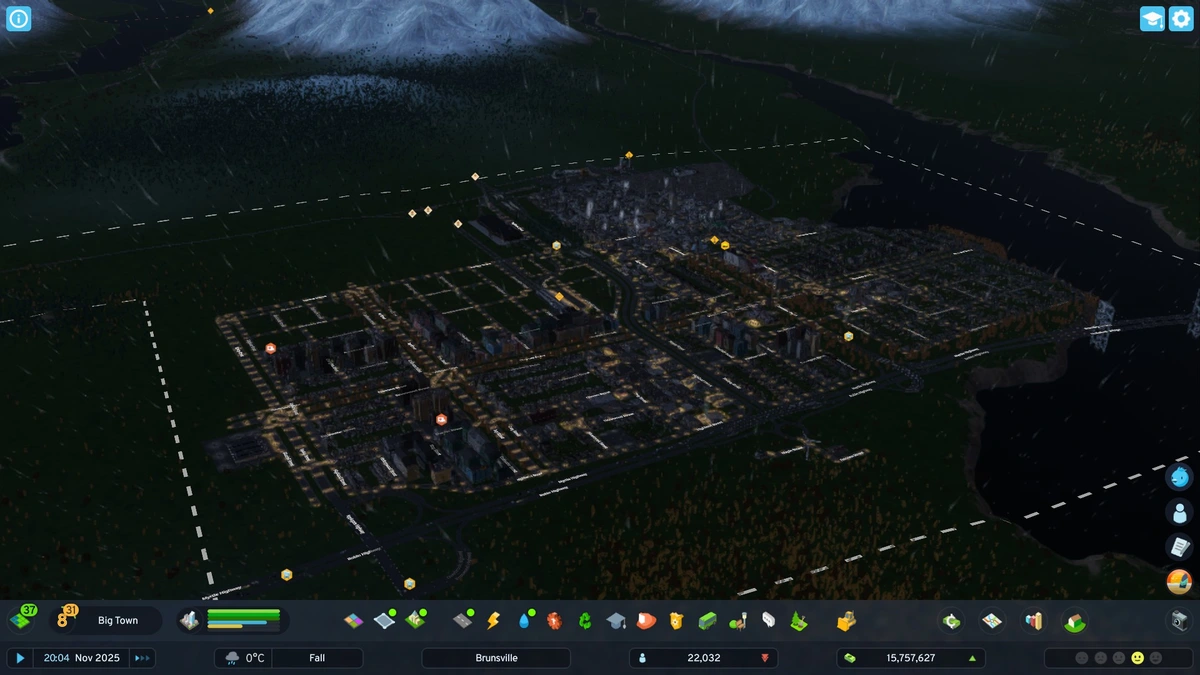Open the graduation cap tutorials button
The height and width of the screenshot is (675, 1200).
[1152, 19]
